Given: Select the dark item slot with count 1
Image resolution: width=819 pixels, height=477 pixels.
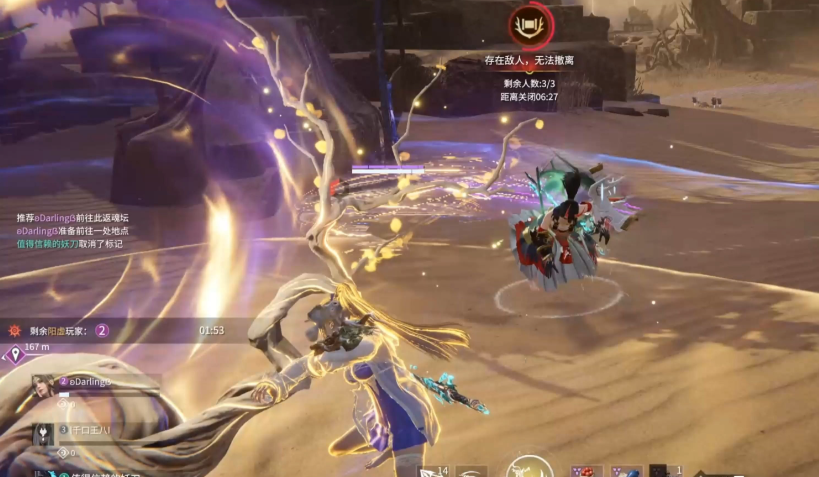Looking at the screenshot, I should tap(659, 470).
